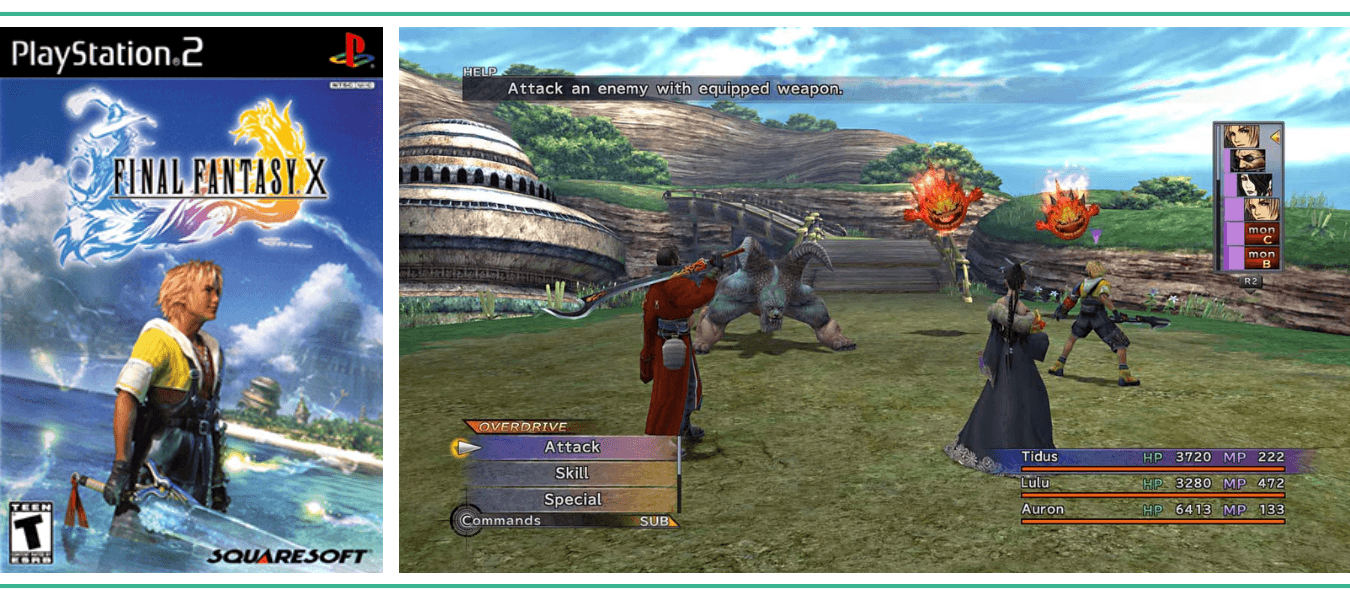Select Tidus in the party status list
This screenshot has height=600, width=1350.
coord(1040,457)
